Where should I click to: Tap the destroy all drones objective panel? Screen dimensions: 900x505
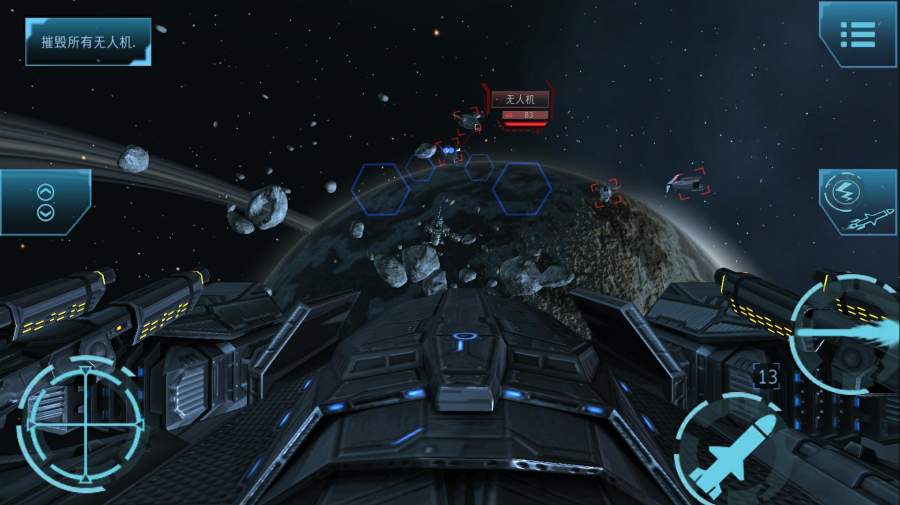click(x=88, y=42)
